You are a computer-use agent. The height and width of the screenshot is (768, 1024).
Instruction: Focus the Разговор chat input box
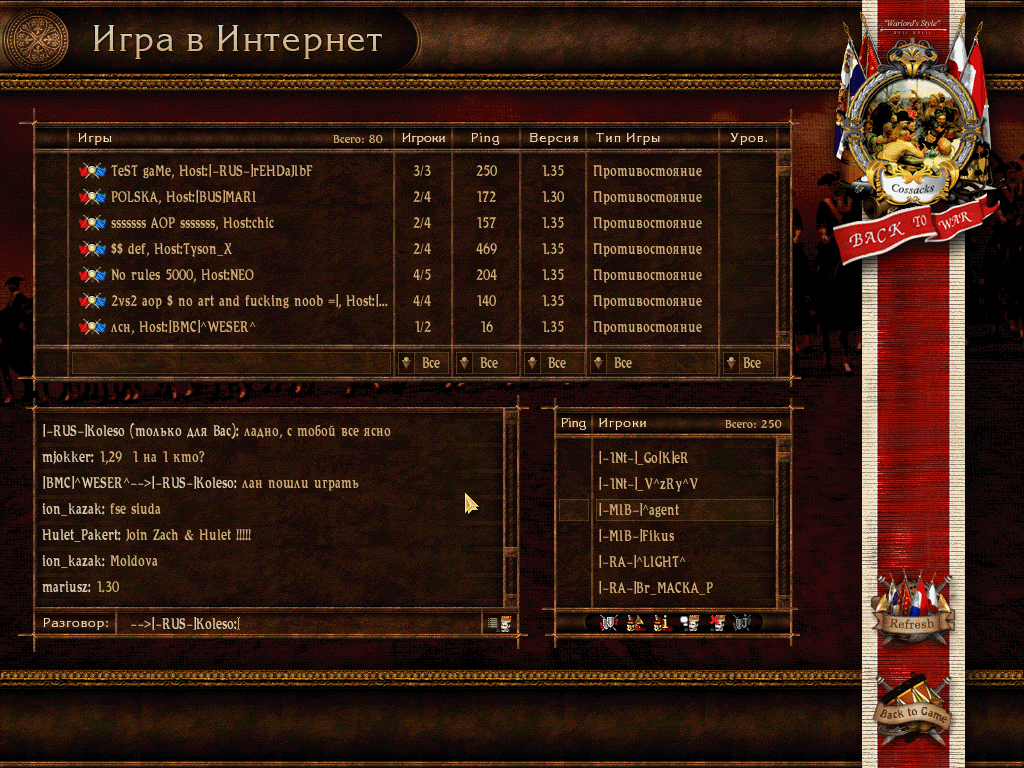(x=298, y=624)
